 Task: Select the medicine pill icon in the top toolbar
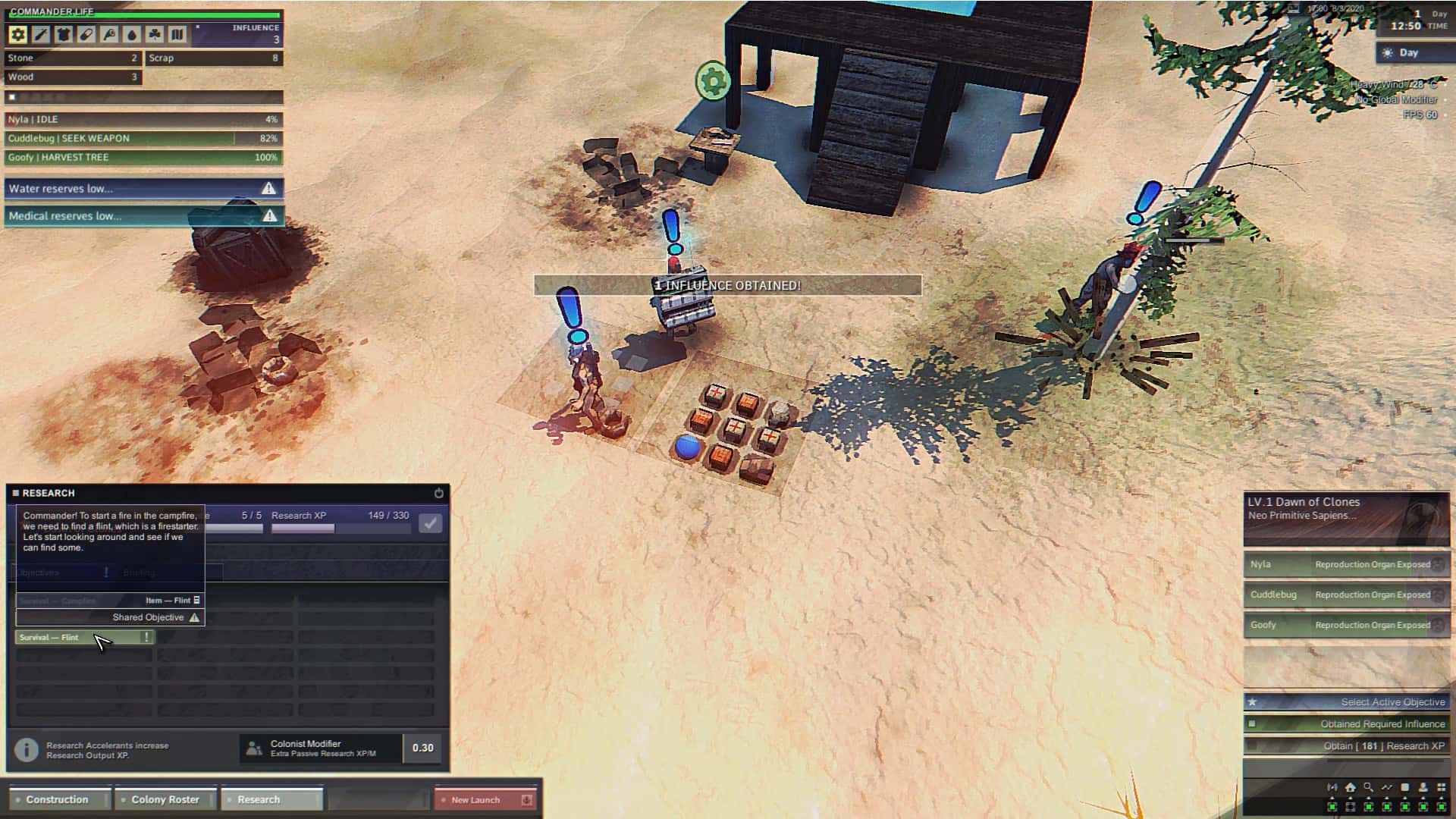(x=86, y=34)
